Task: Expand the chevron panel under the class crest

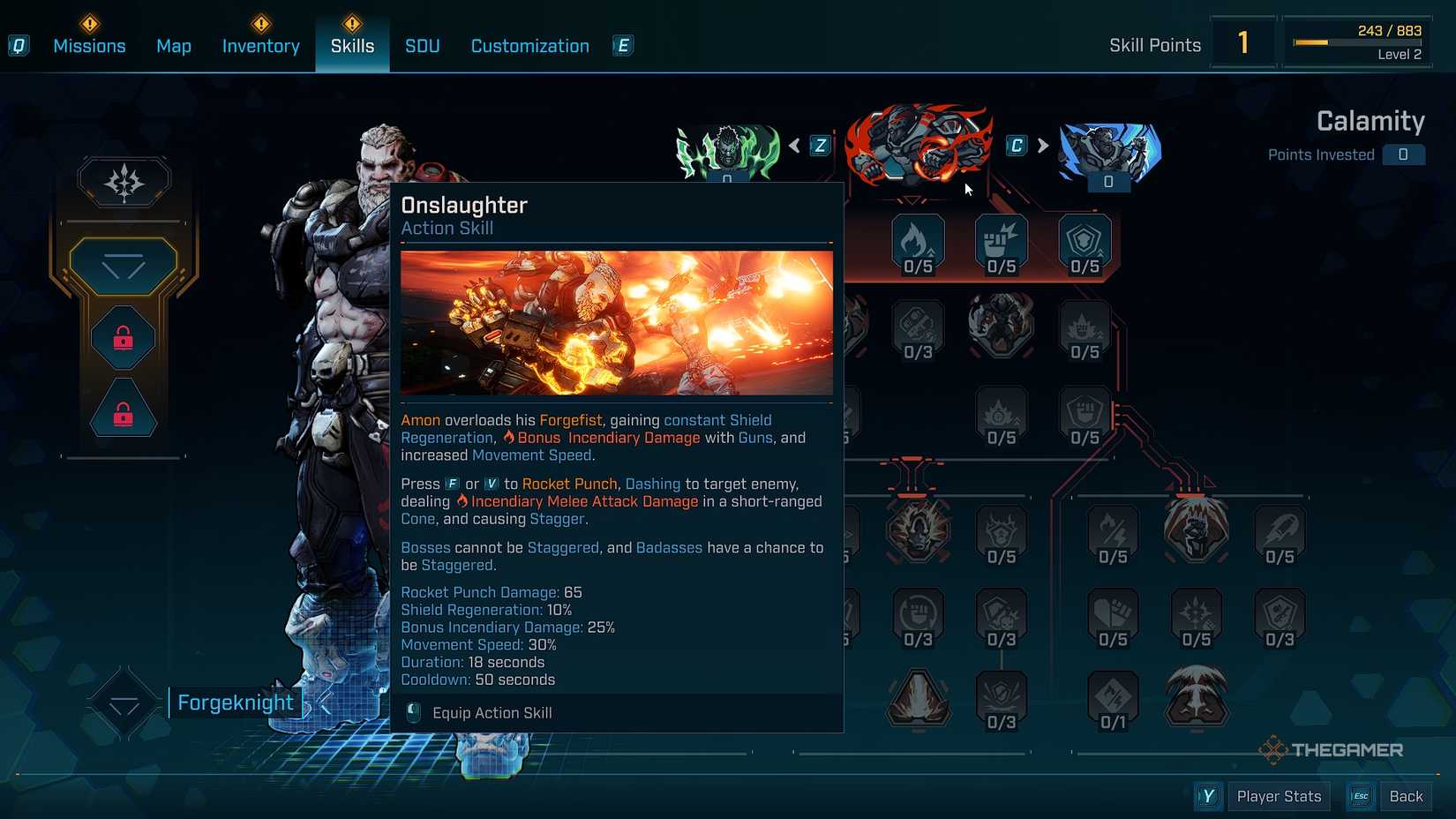Action: tap(124, 267)
